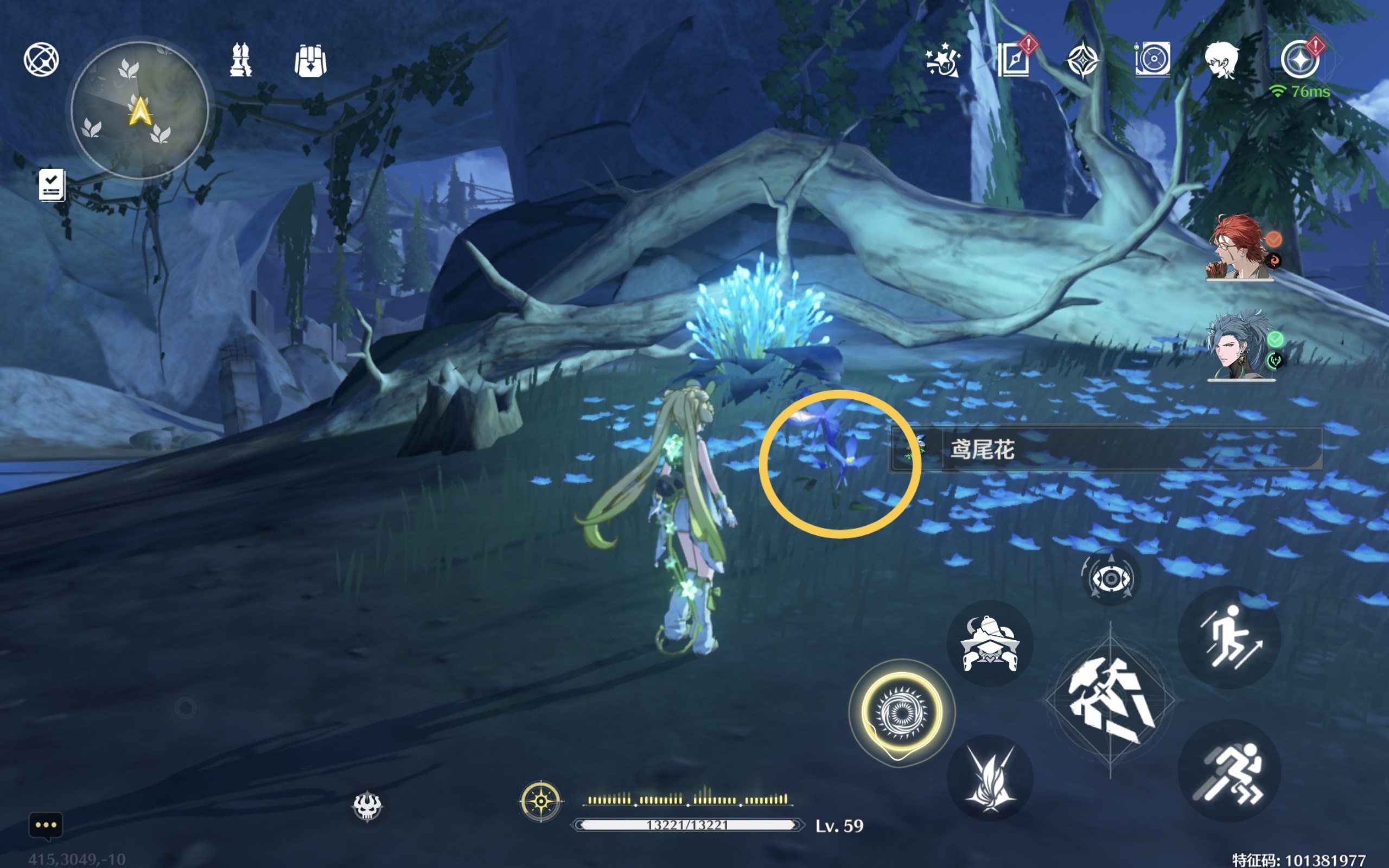
Task: Tap the globe icon beside the minimap
Action: (x=41, y=59)
